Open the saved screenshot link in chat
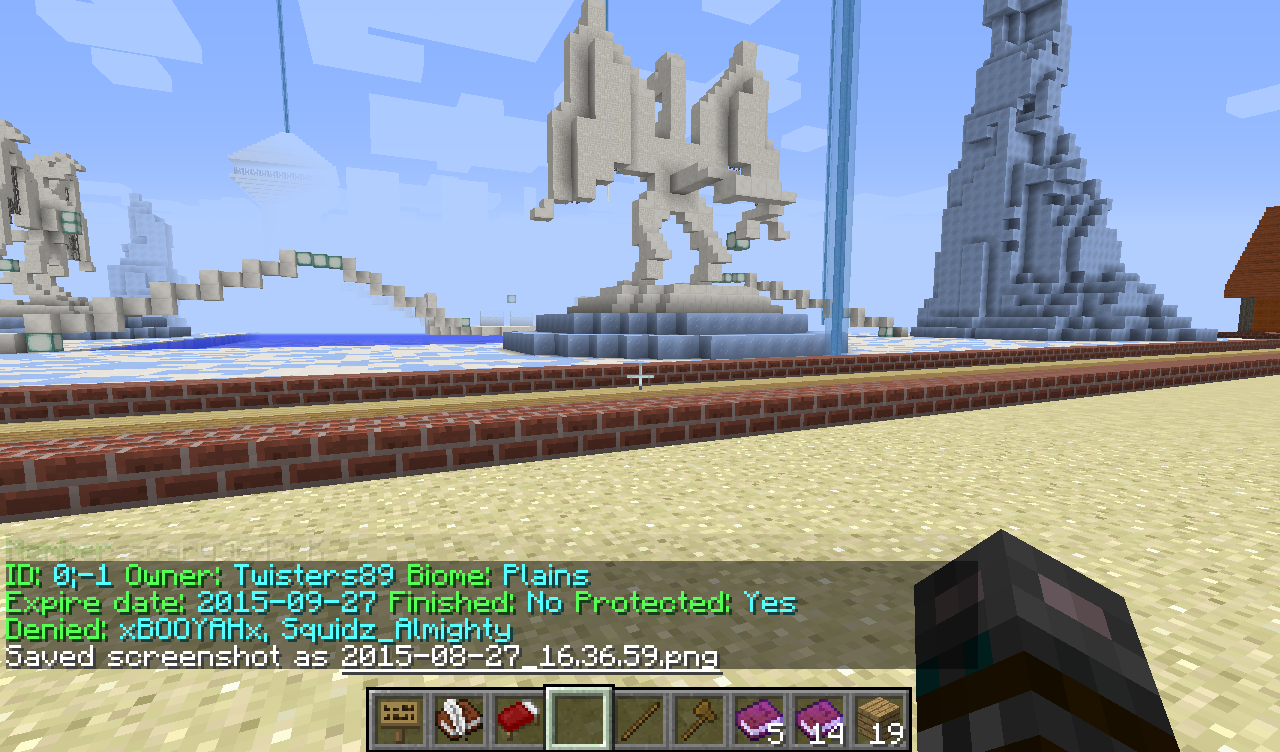 (x=529, y=657)
